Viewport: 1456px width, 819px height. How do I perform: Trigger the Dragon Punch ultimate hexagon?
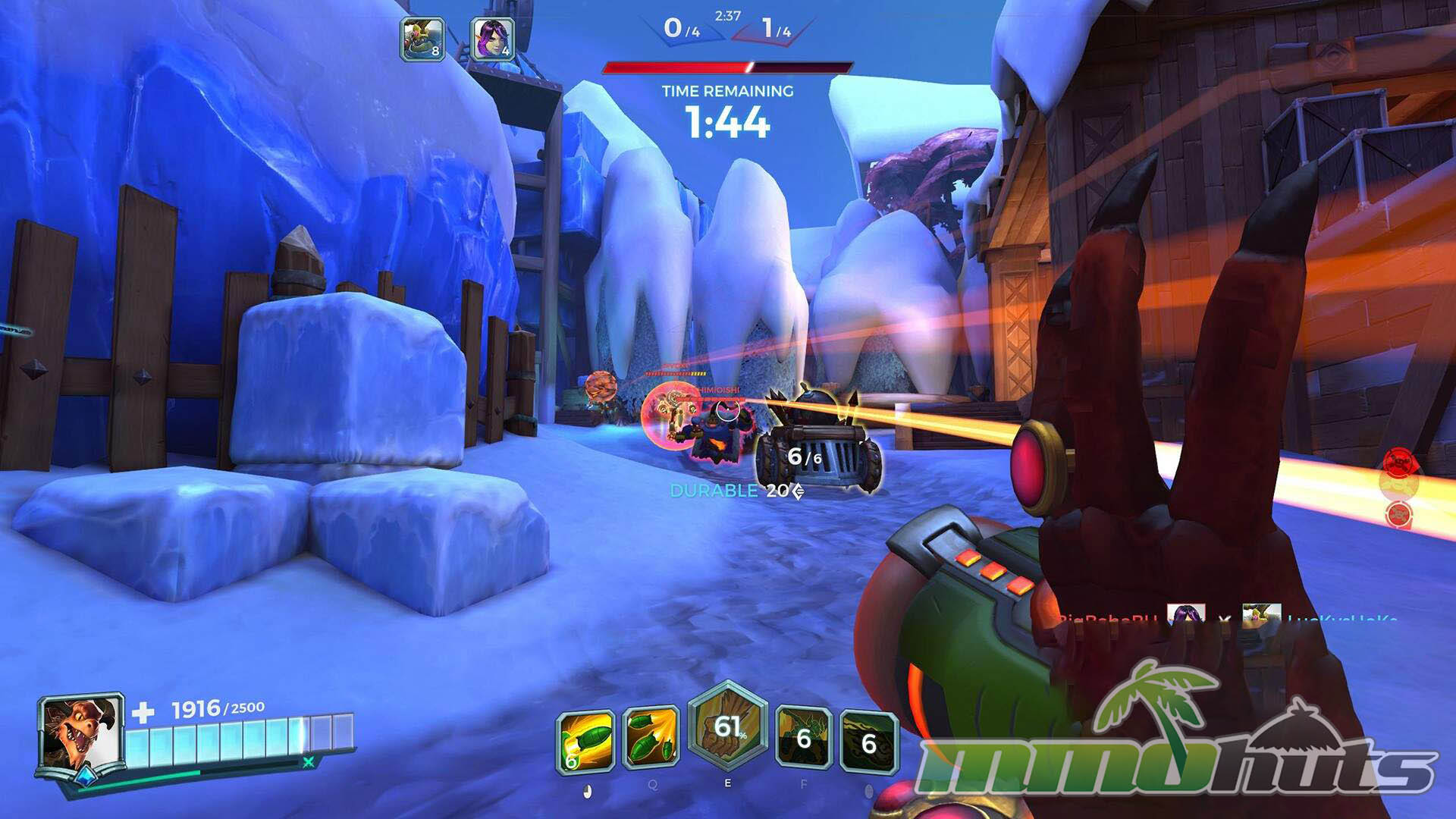pyautogui.click(x=728, y=726)
